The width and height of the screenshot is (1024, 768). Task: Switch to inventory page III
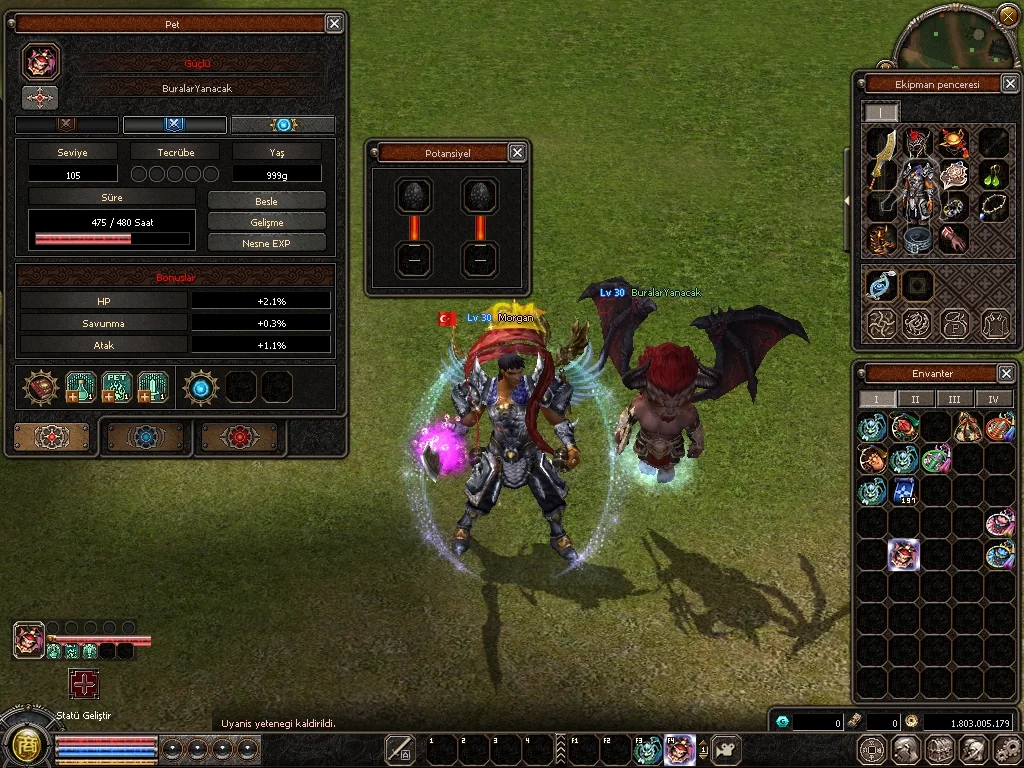pos(954,399)
